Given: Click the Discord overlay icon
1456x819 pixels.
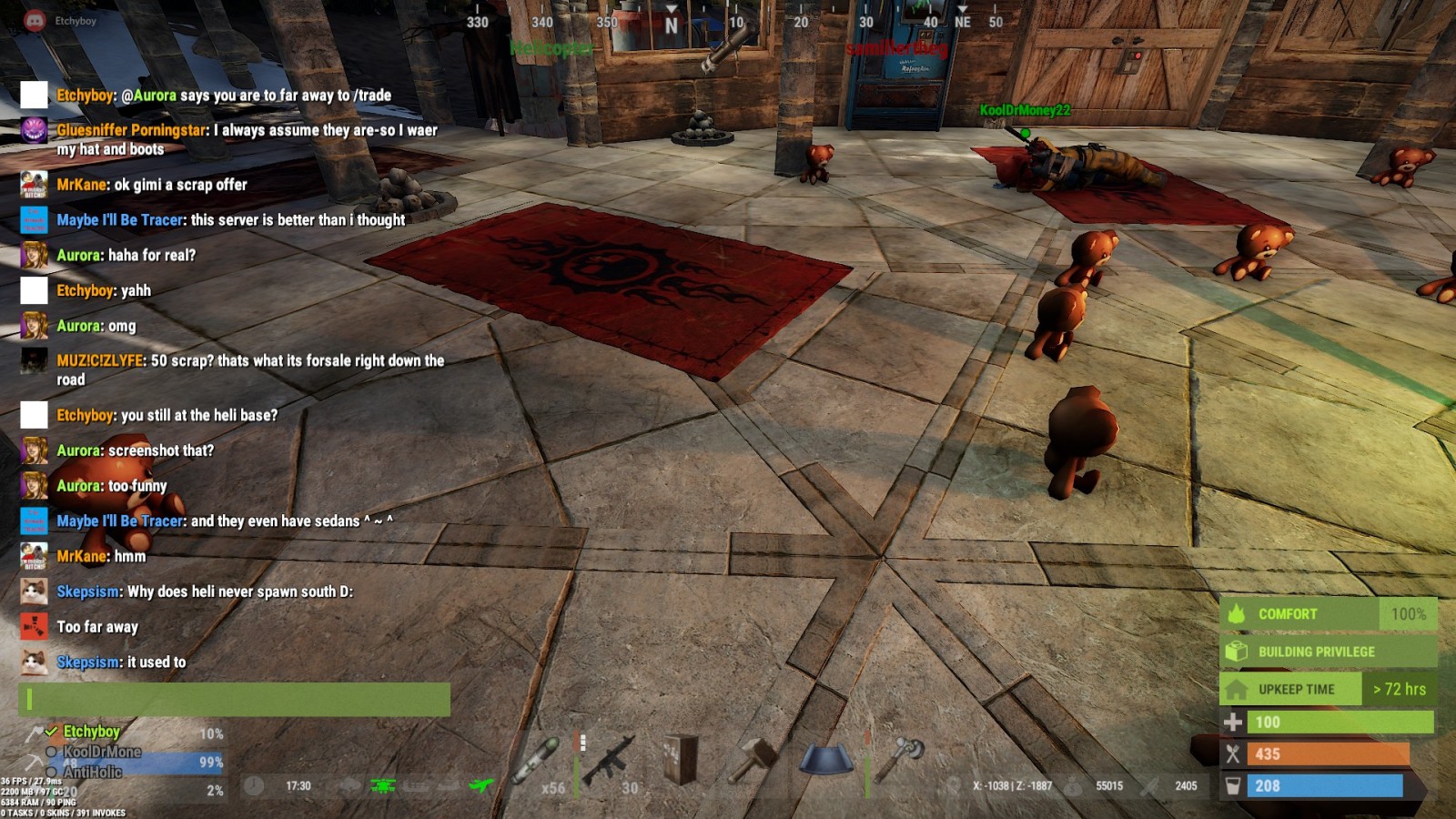Looking at the screenshot, I should [x=35, y=20].
